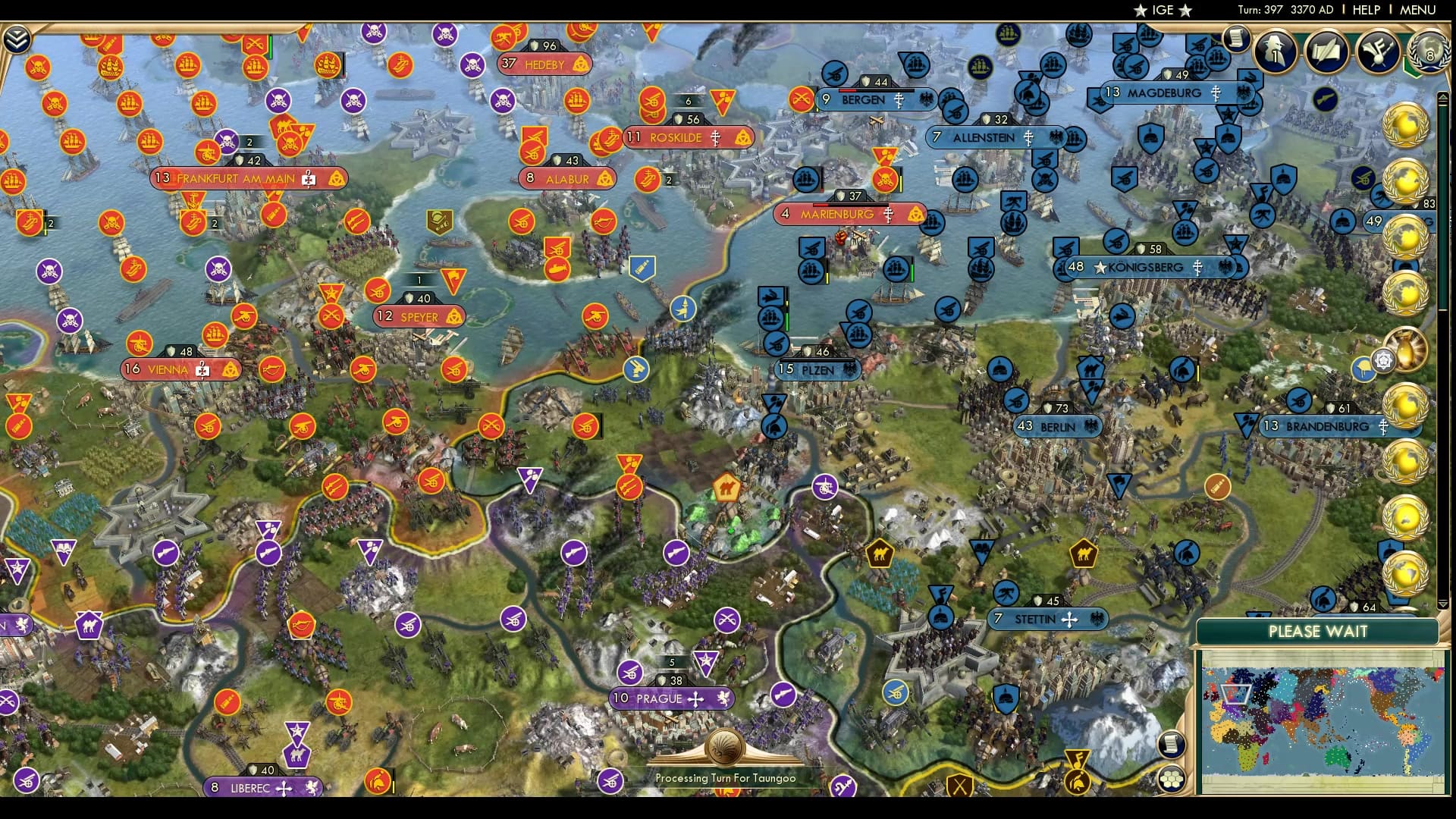The height and width of the screenshot is (819, 1456).
Task: Open the Social Policies scroll-and-quill icon
Action: click(x=1327, y=52)
